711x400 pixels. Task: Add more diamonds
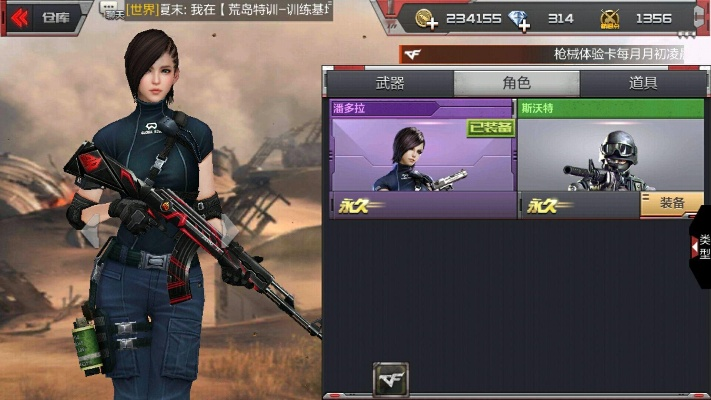tap(522, 18)
